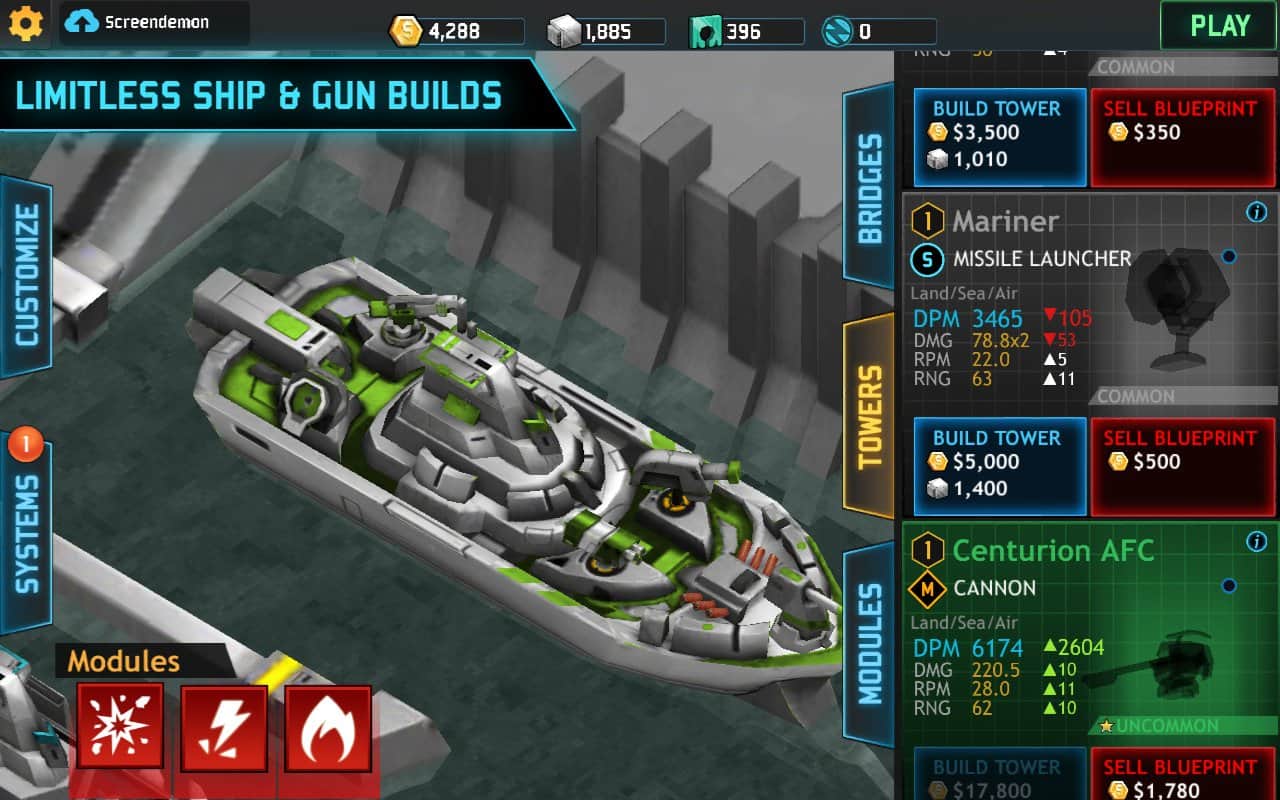View Mariner info via the i icon

pos(1257,212)
